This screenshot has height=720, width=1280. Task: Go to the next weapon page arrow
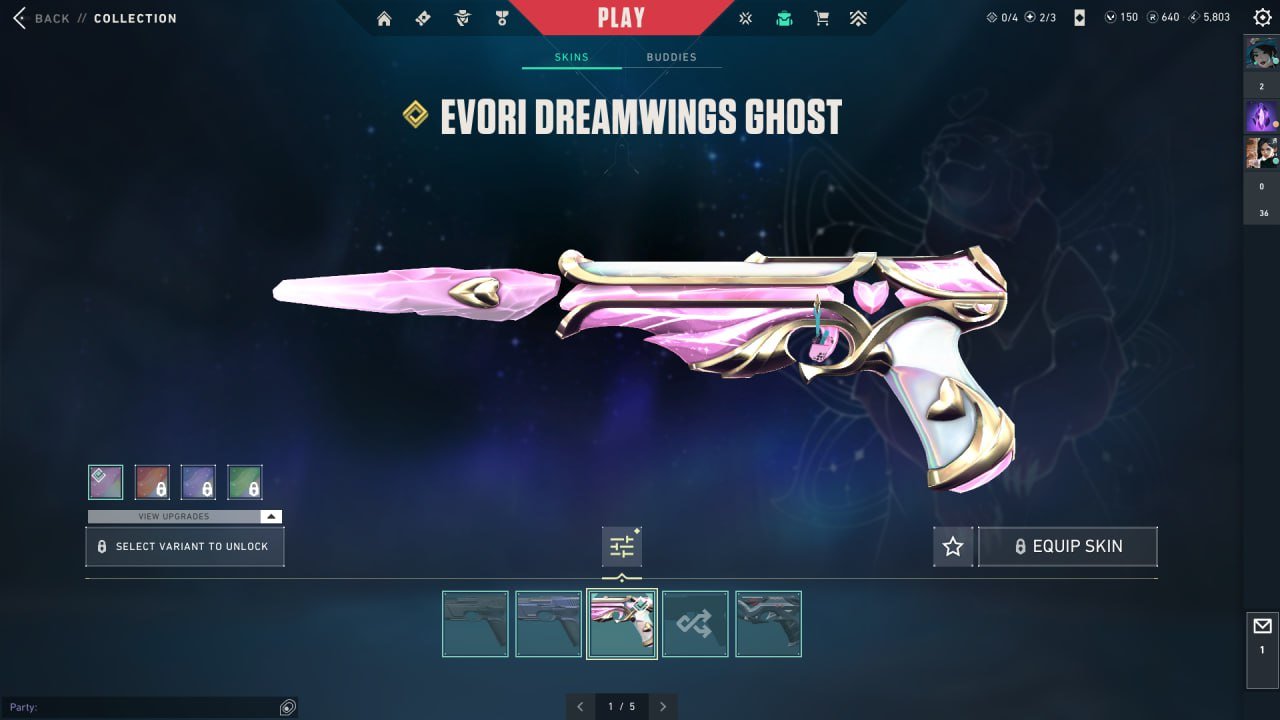pyautogui.click(x=663, y=706)
